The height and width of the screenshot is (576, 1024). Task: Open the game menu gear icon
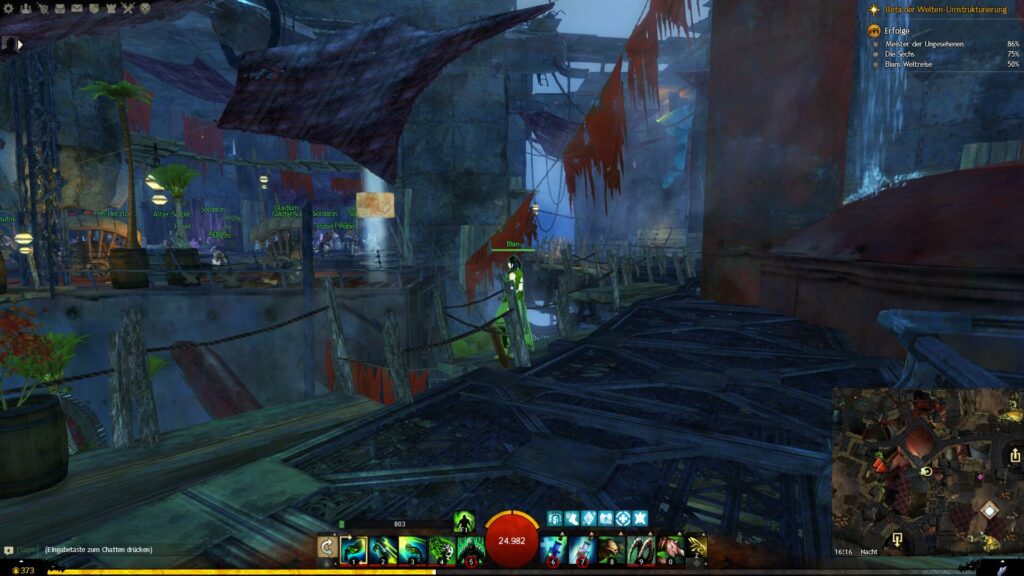coord(9,9)
